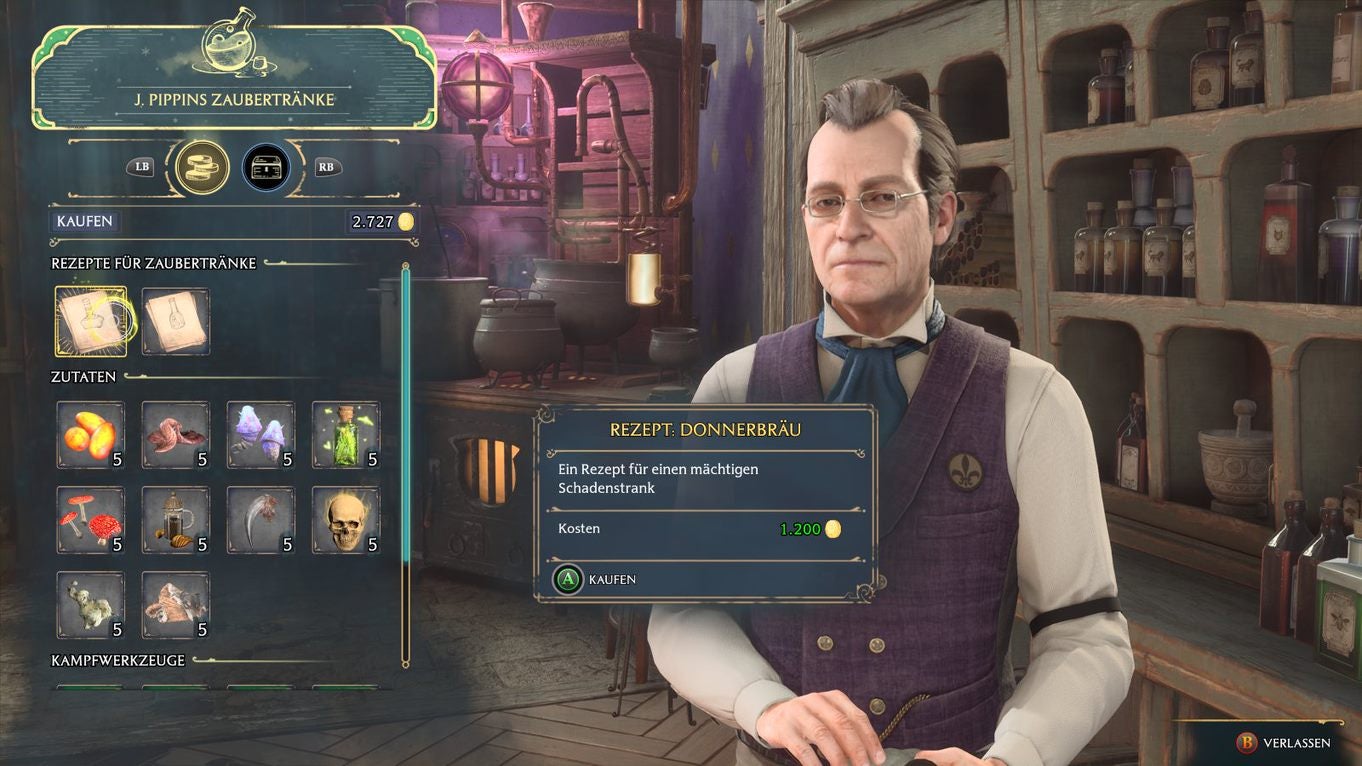Pick the purple mushroom ingredient
The image size is (1362, 766).
261,435
